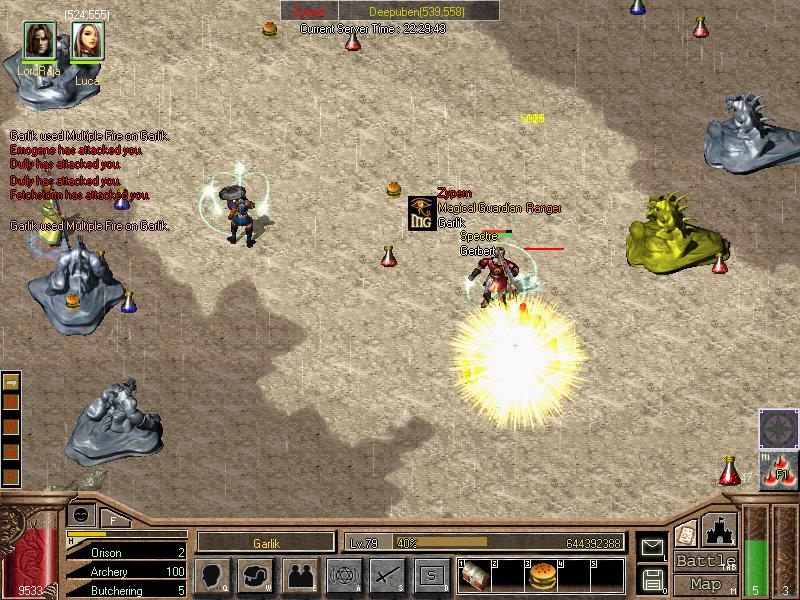Click the floppy disk save icon
Viewport: 800px width, 600px height.
pyautogui.click(x=652, y=579)
